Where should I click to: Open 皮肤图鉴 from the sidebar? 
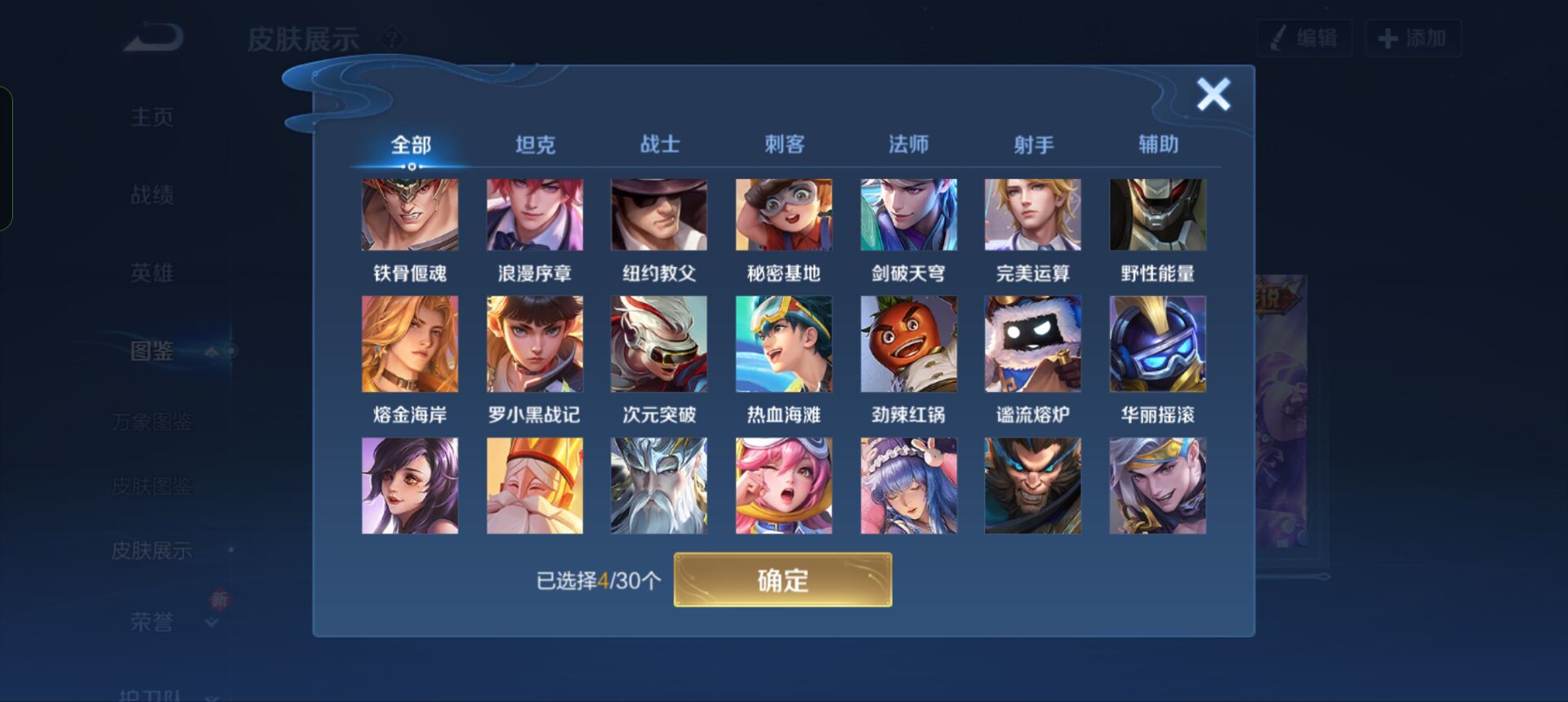pos(152,487)
